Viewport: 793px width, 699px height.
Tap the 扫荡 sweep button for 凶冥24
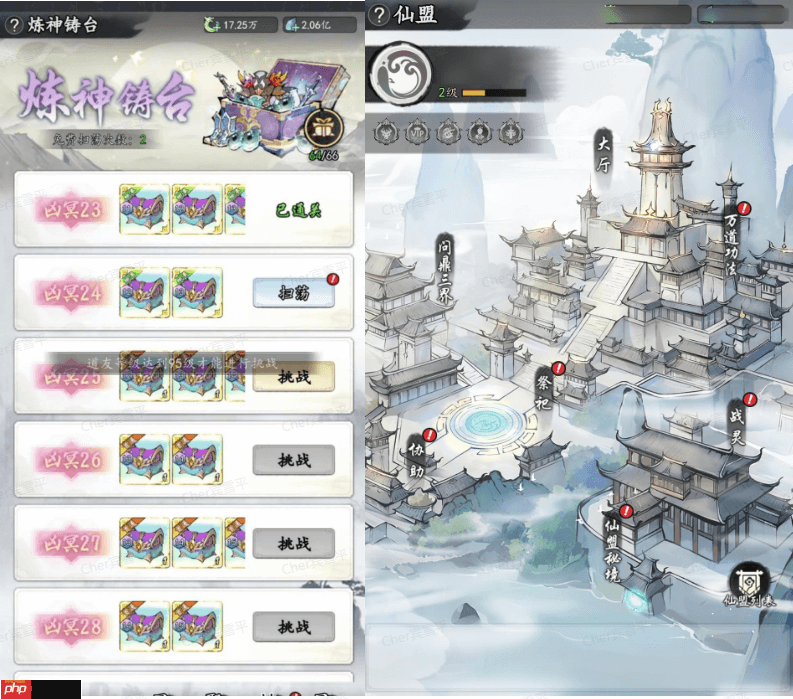(293, 292)
